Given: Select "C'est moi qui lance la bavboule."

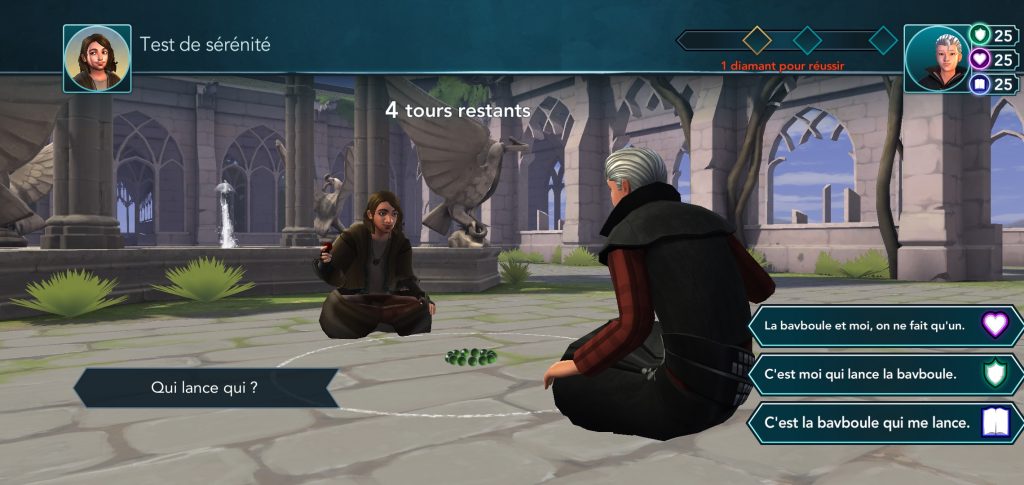Looking at the screenshot, I should click(x=885, y=374).
